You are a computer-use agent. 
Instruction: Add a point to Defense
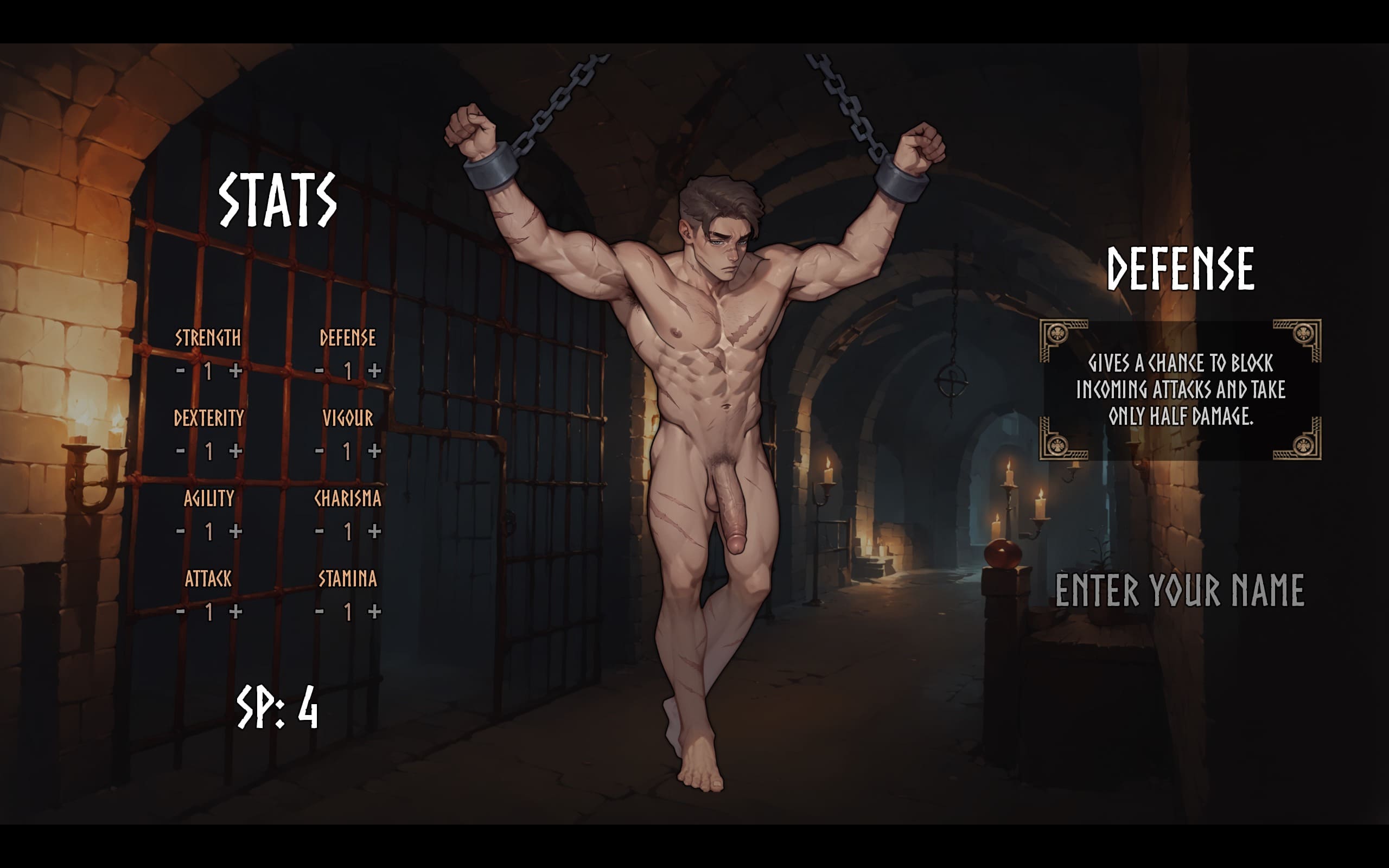pyautogui.click(x=374, y=371)
